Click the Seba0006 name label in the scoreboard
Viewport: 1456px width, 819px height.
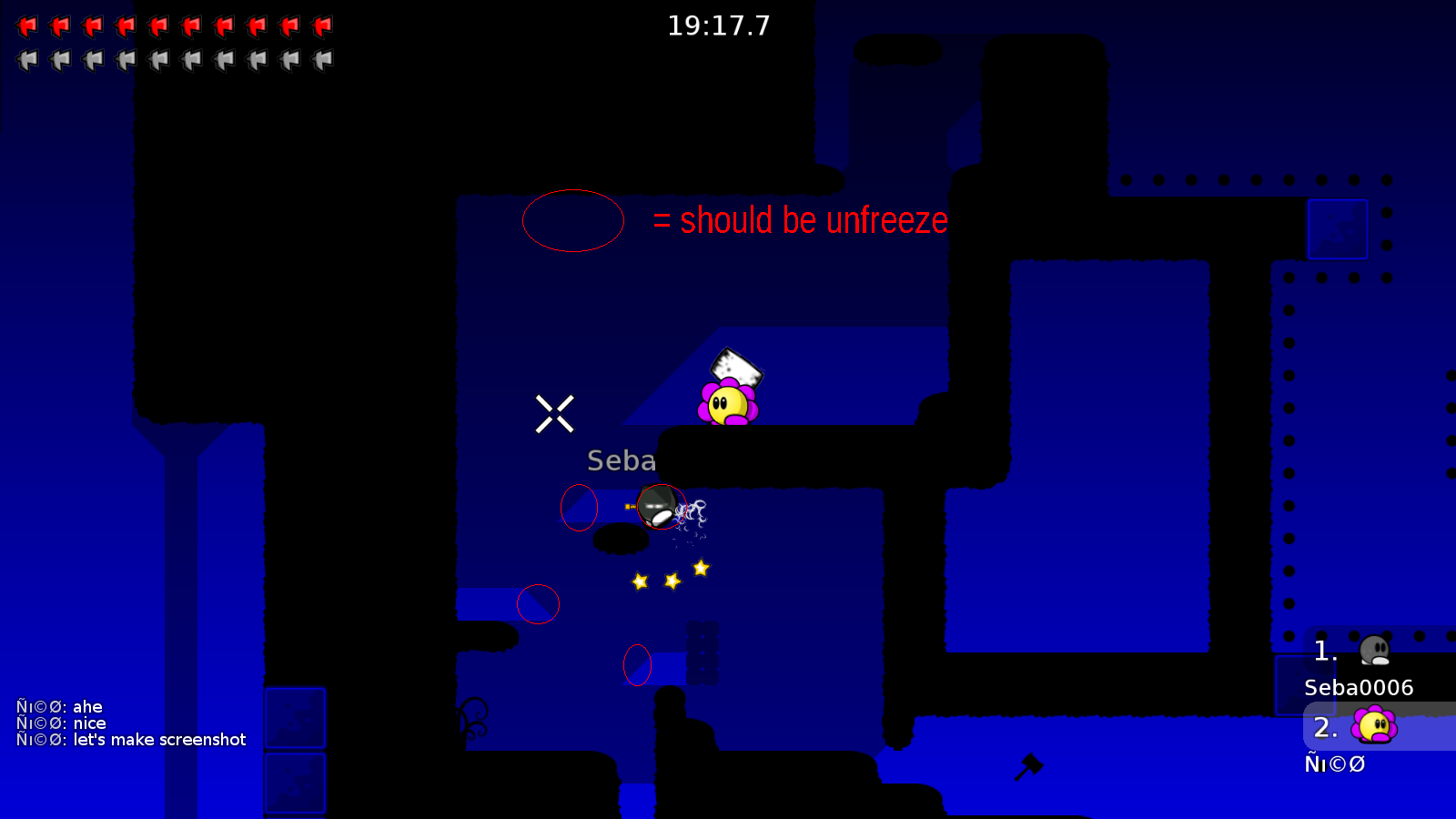tap(1358, 689)
